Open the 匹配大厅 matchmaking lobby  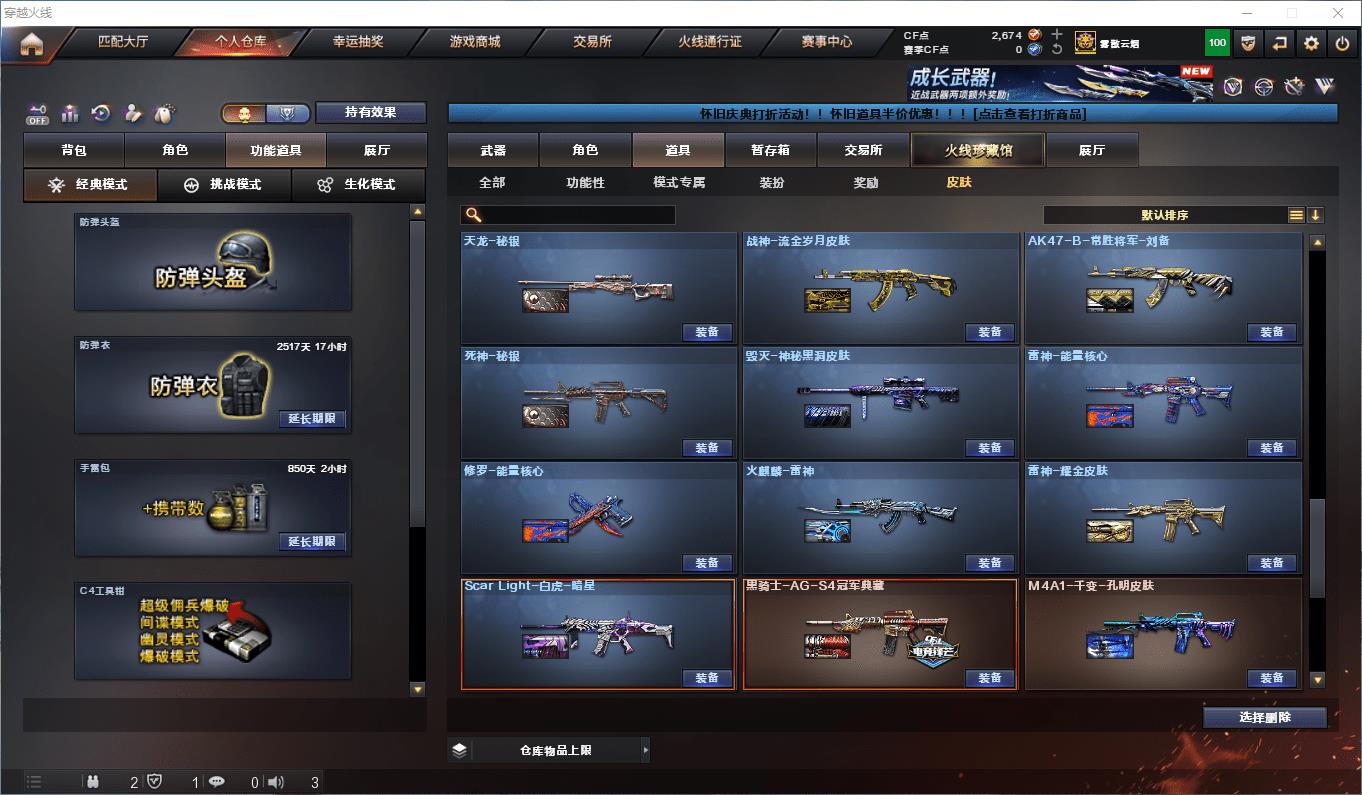[123, 42]
